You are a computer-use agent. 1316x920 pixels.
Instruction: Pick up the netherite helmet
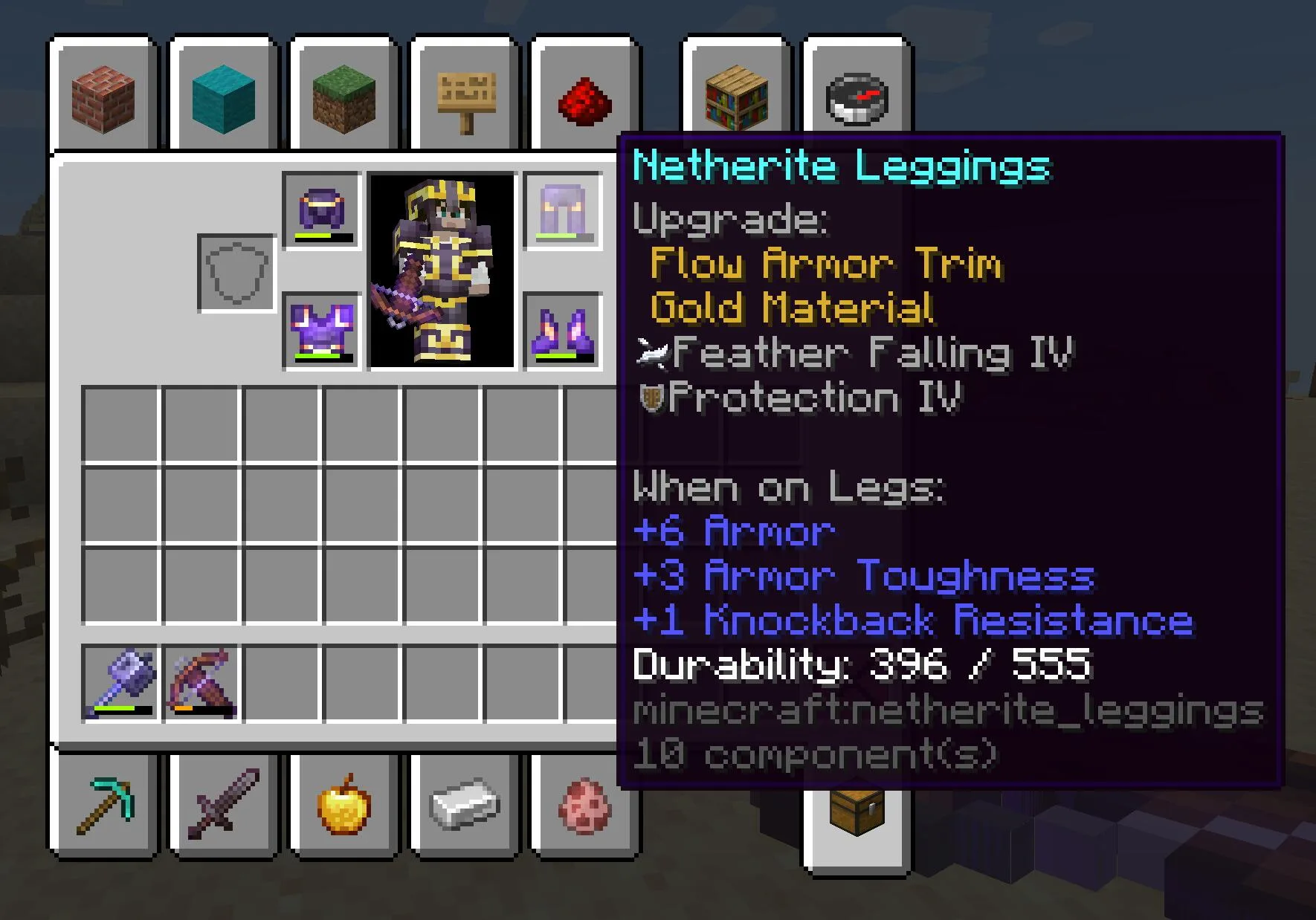[322, 211]
